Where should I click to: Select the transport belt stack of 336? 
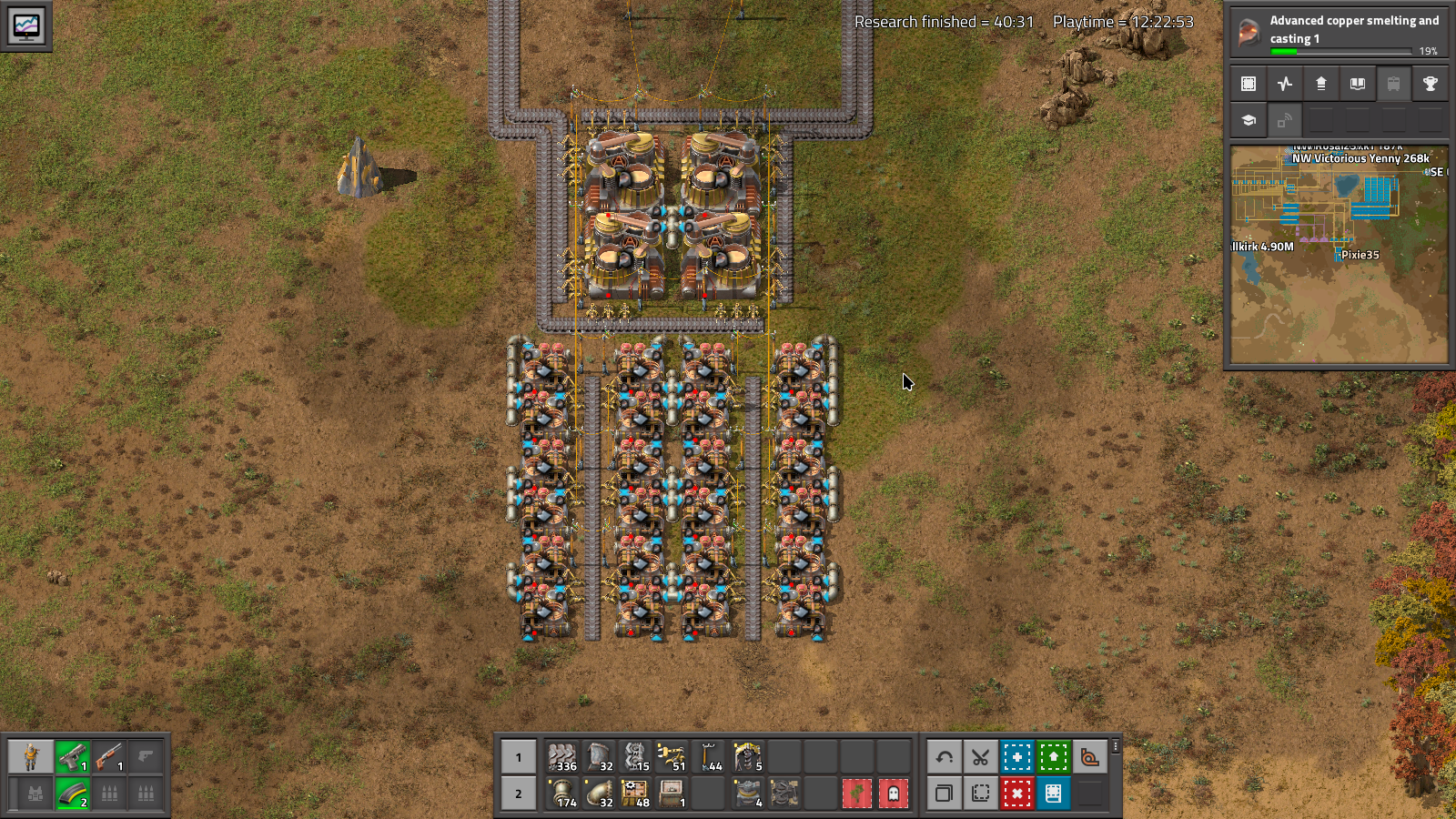tap(563, 756)
